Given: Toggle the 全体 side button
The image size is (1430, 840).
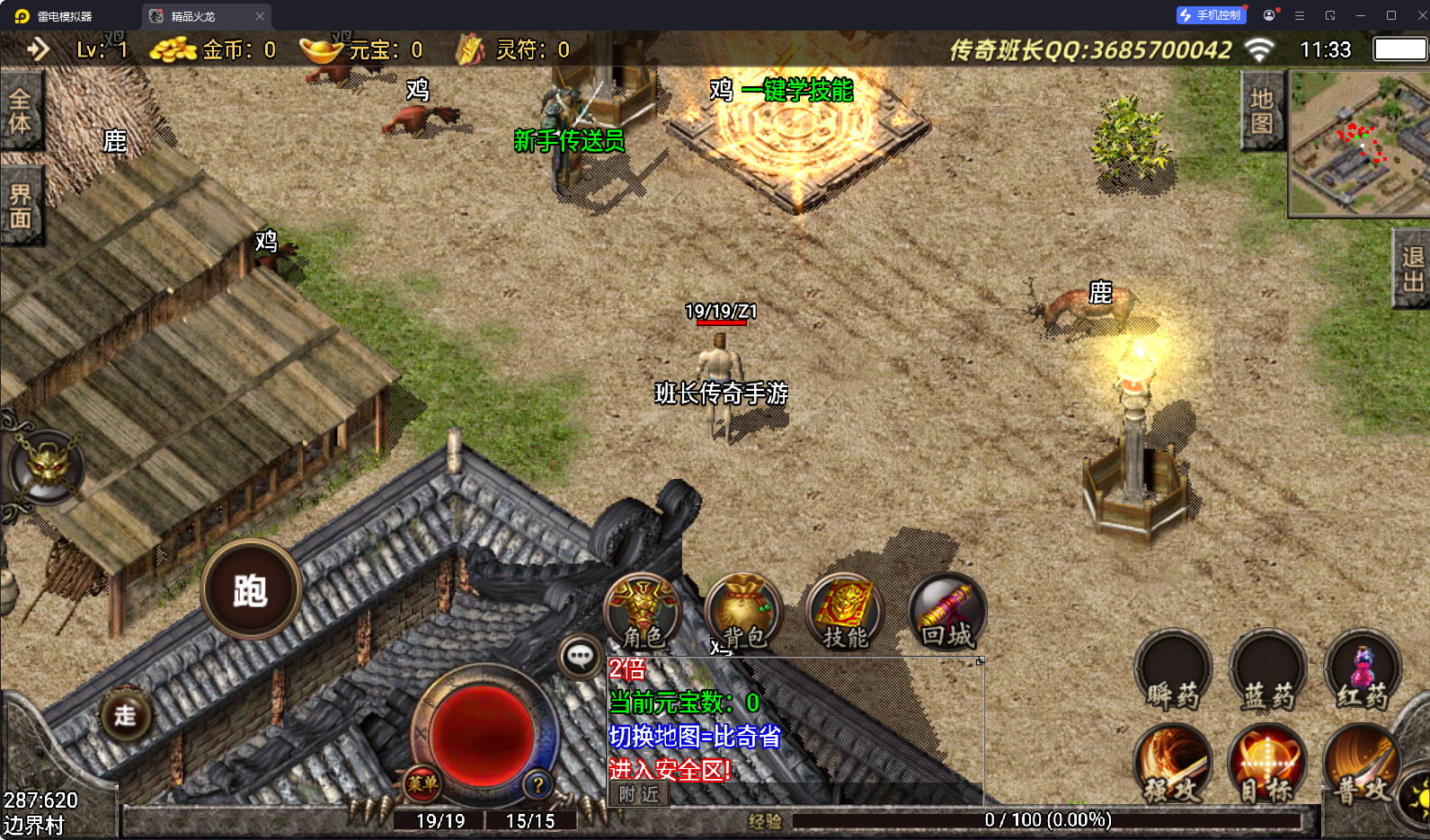Looking at the screenshot, I should pyautogui.click(x=20, y=111).
